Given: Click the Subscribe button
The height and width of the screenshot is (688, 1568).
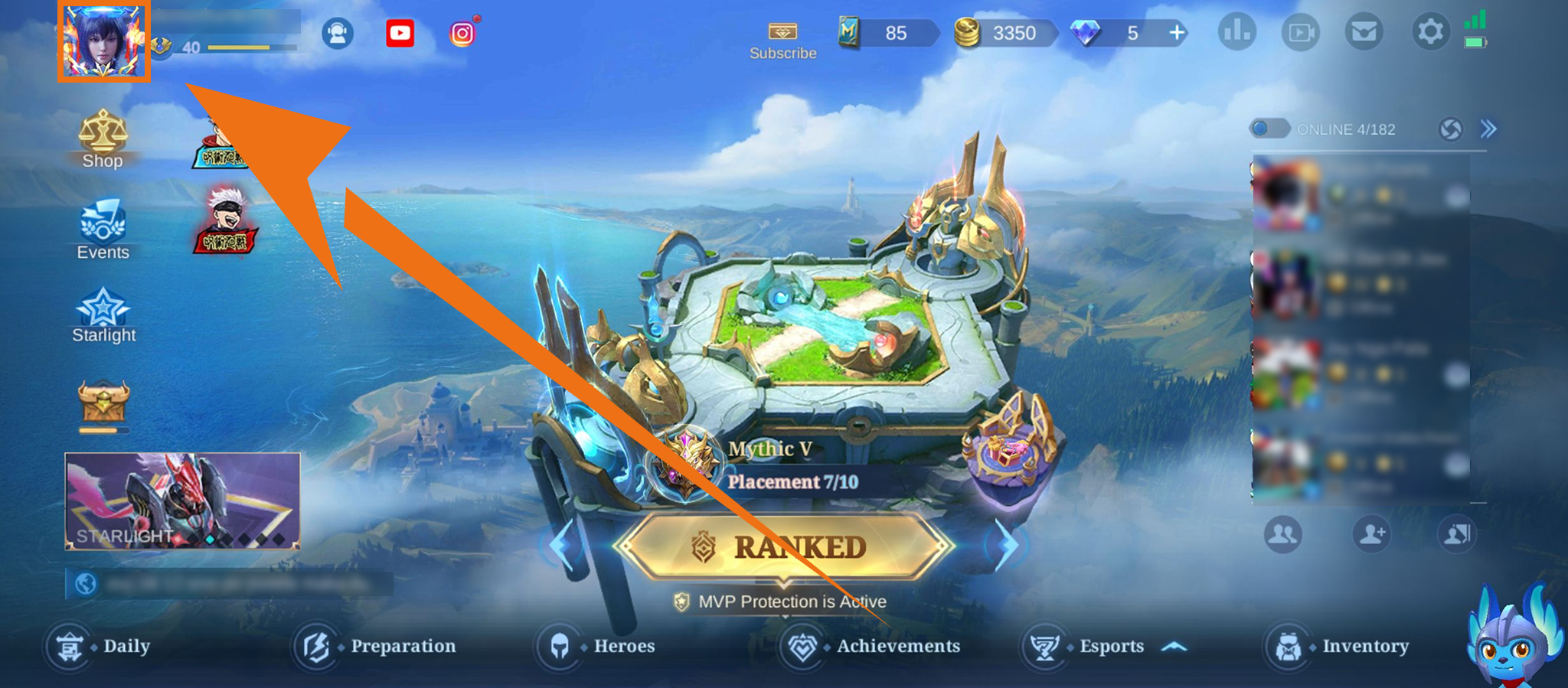Looking at the screenshot, I should [782, 41].
